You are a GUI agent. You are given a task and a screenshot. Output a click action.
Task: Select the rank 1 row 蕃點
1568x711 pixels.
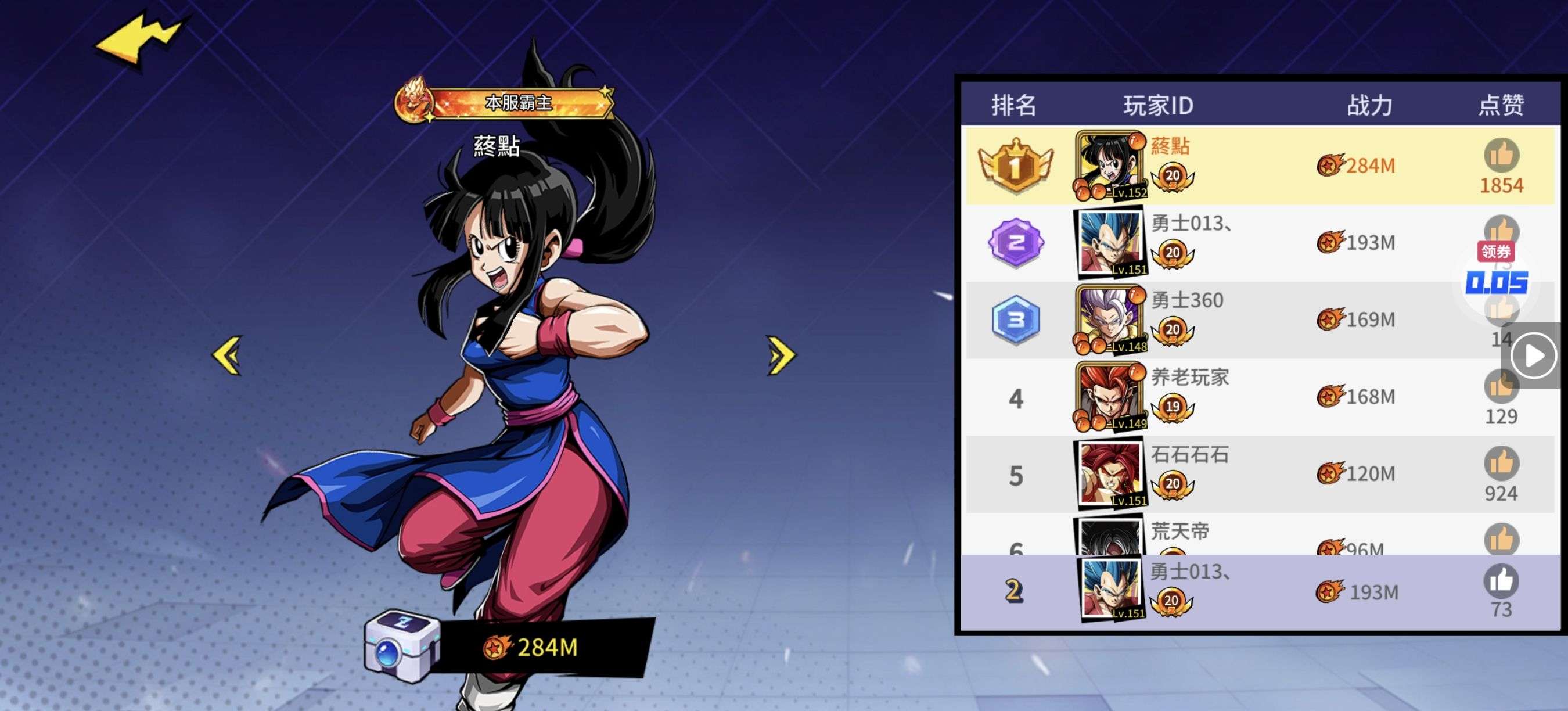(1260, 166)
